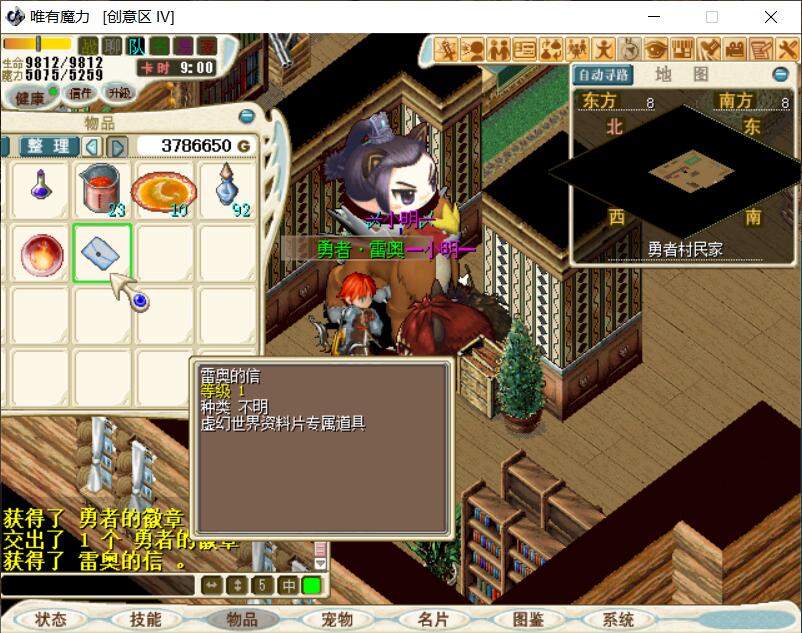Click the 升级 level up button
Viewport: 802px width, 633px height.
click(119, 93)
